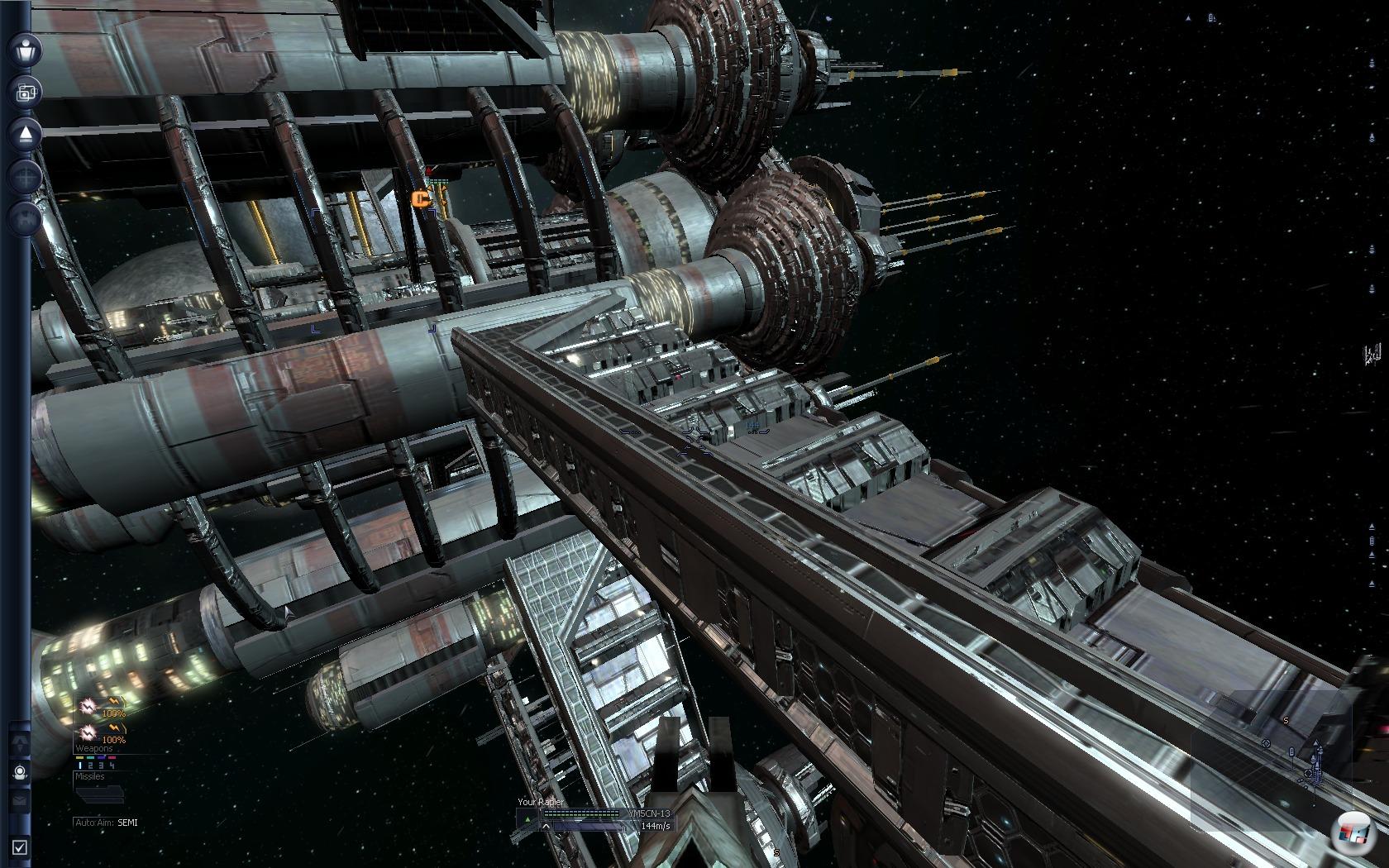Switch to weapon group 3

pyautogui.click(x=101, y=765)
